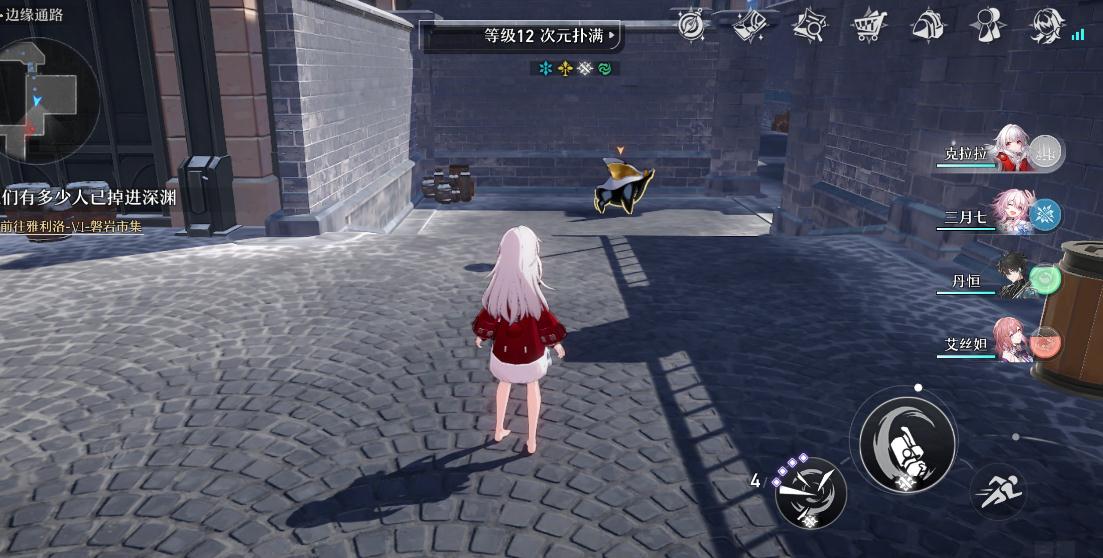Viewport: 1103px width, 558px height.
Task: Toggle the sprint running-figure button
Action: coord(998,492)
